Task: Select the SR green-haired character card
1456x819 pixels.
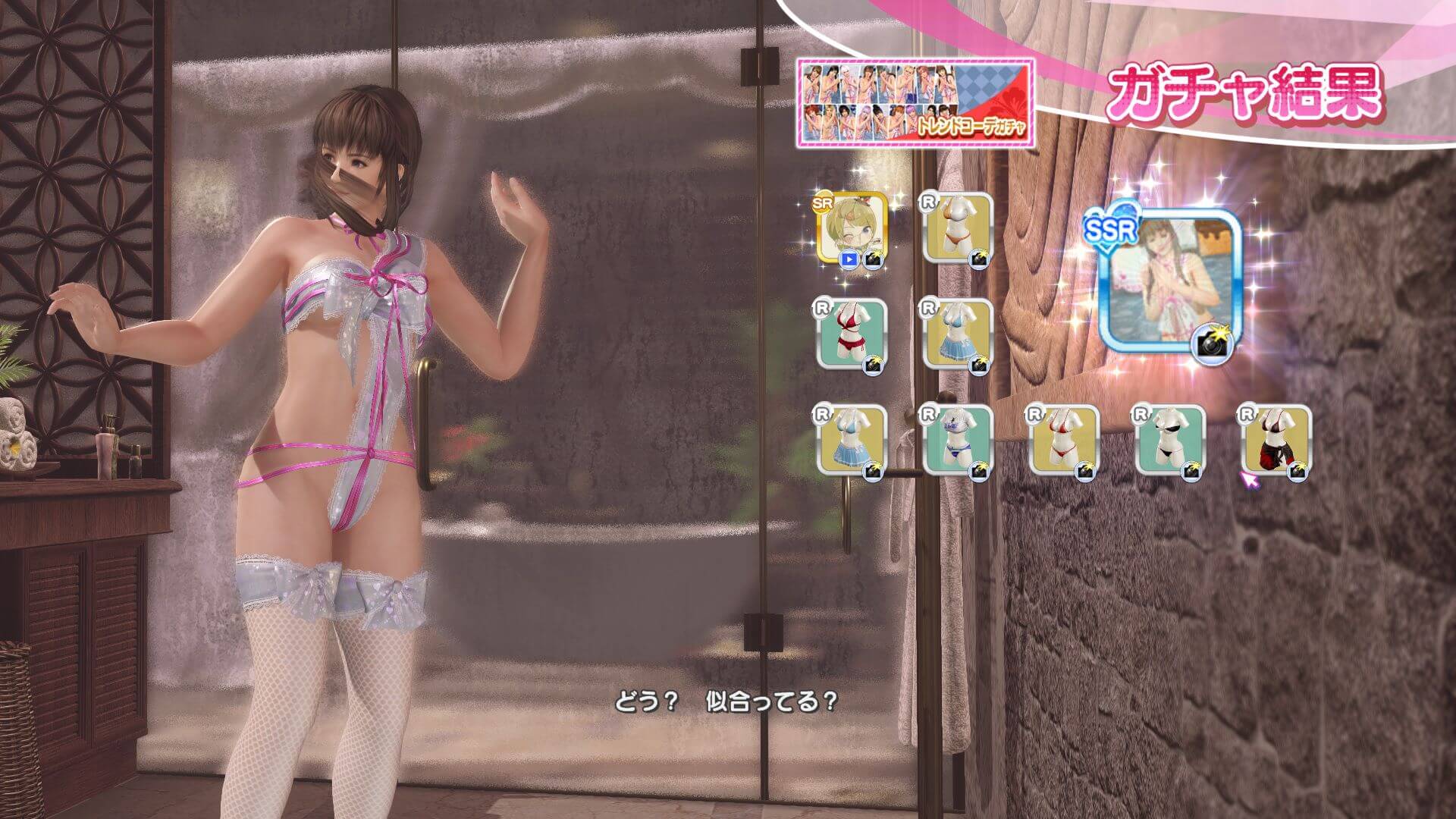Action: (851, 229)
